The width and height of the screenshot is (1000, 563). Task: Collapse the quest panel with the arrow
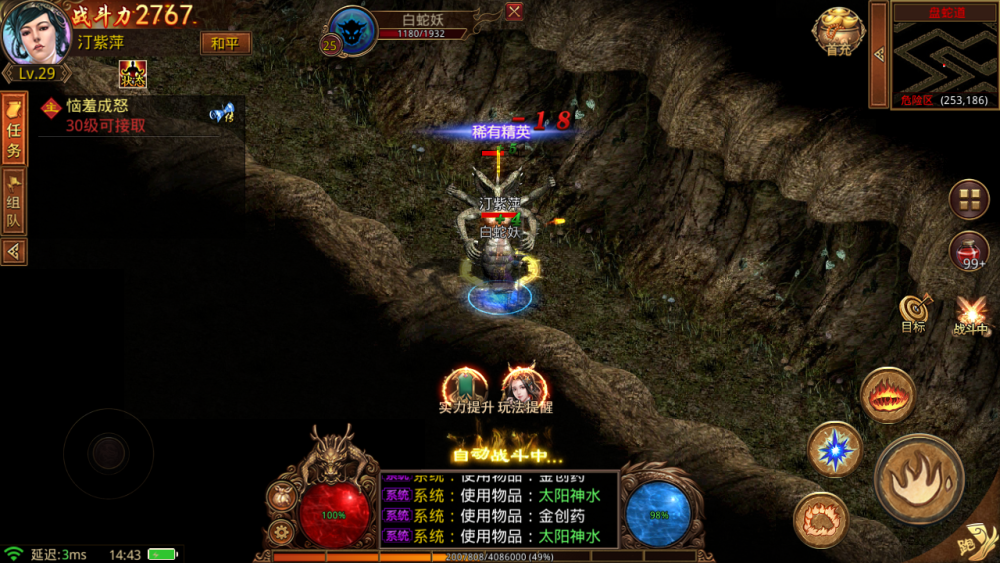click(x=14, y=252)
